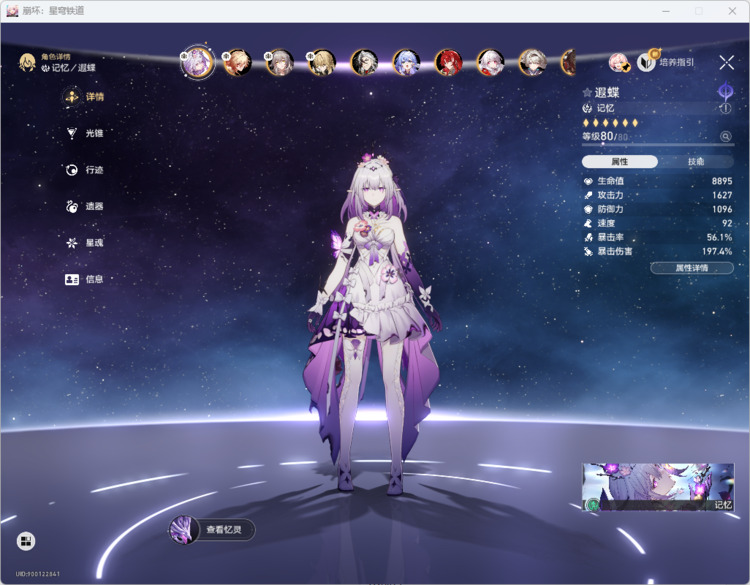Toggle the favorite star next to 遐蝶
This screenshot has height=585, width=750.
tap(587, 93)
